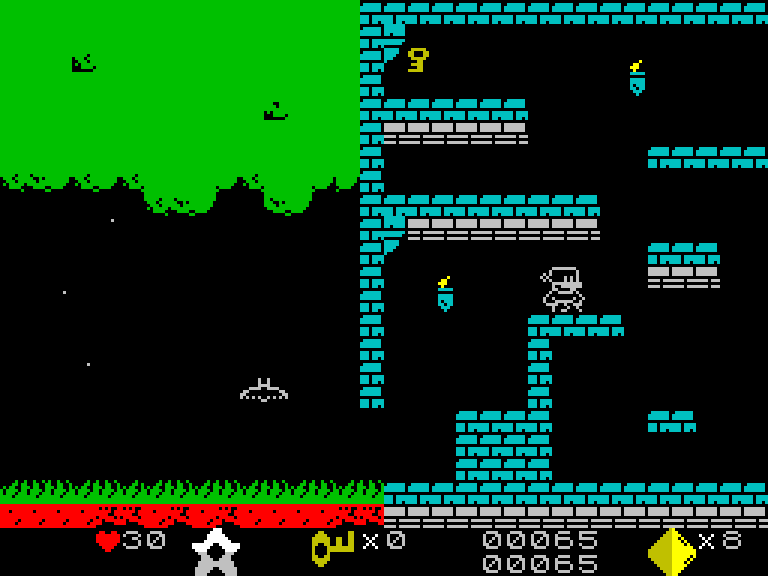Click the red heart life icon
This screenshot has height=576, width=768.
107,541
